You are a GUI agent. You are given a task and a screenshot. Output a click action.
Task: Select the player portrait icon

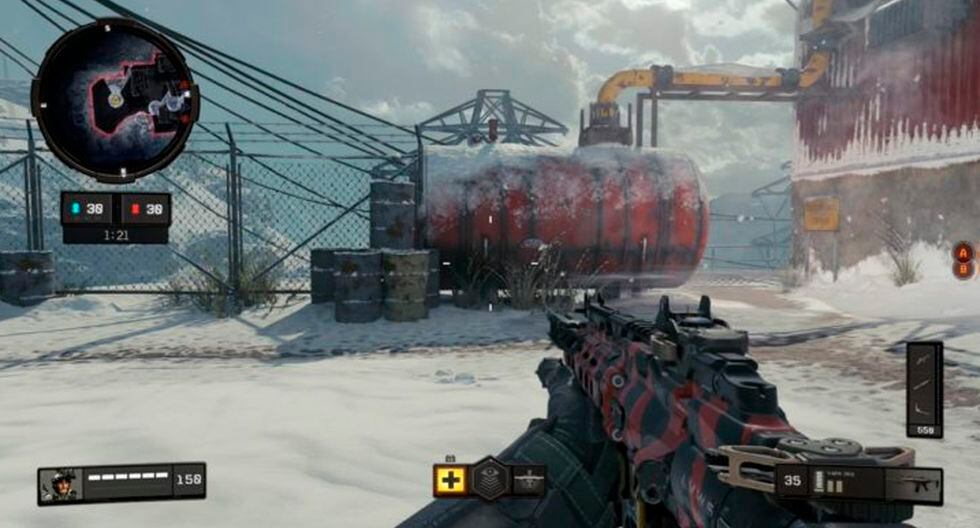click(58, 484)
